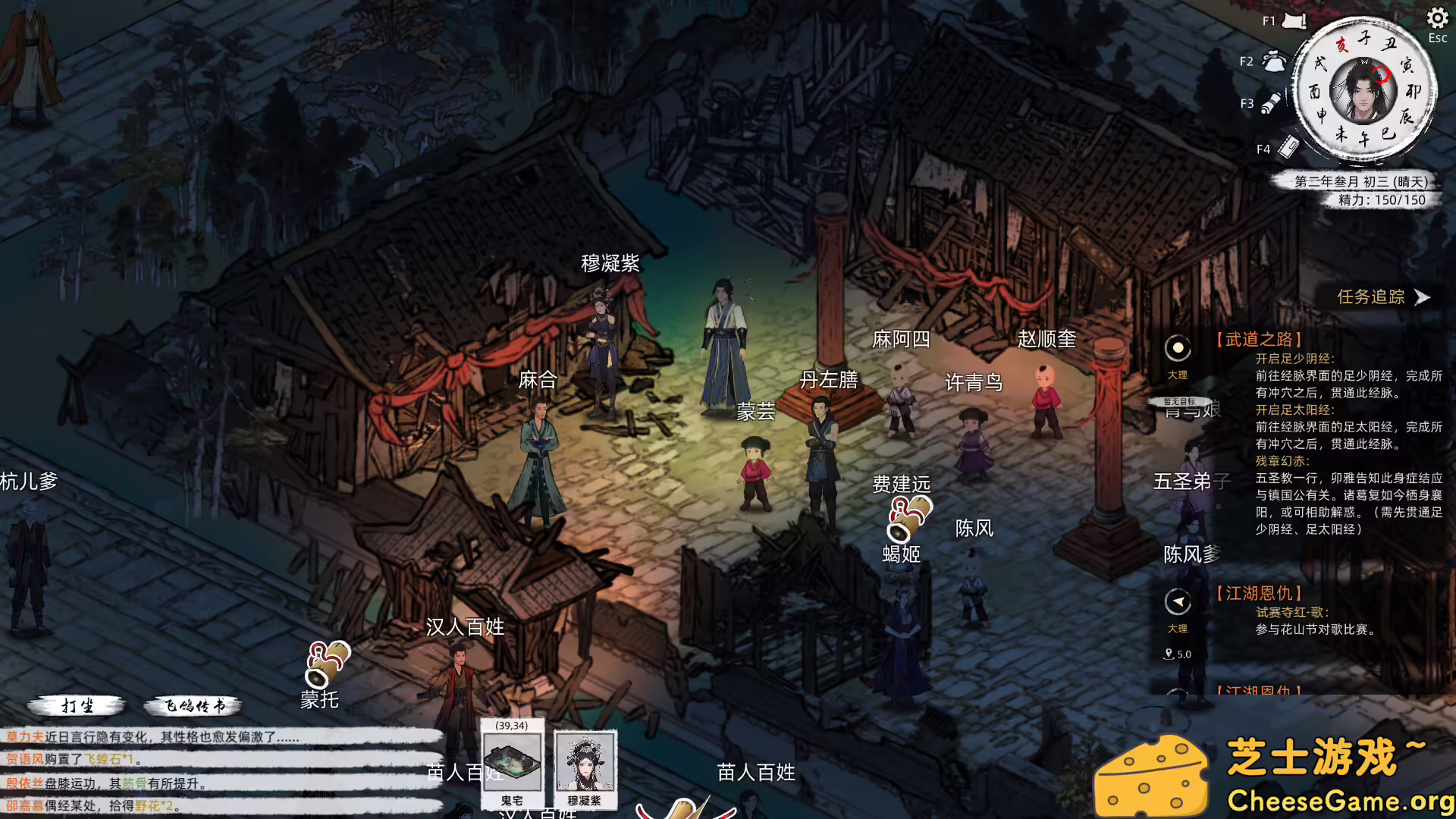This screenshot has height=819, width=1456.
Task: Collapse quest tracker via the 任务追踪 arrow
Action: (1420, 298)
